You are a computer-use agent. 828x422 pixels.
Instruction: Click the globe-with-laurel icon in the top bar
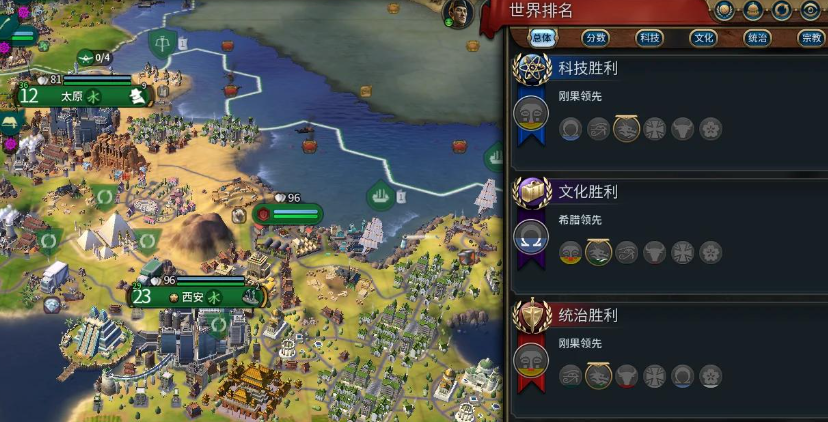(725, 11)
